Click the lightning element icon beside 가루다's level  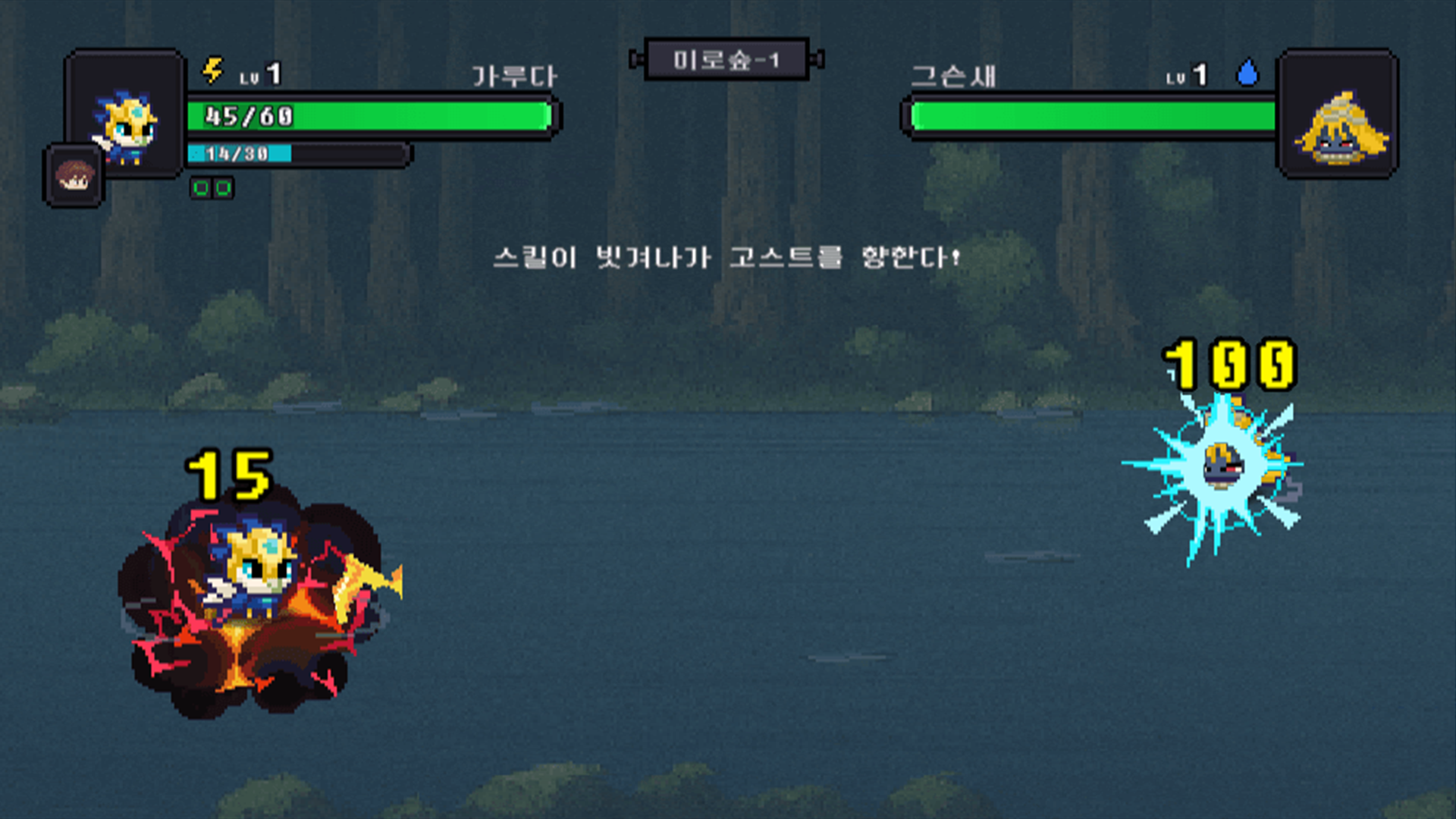213,71
